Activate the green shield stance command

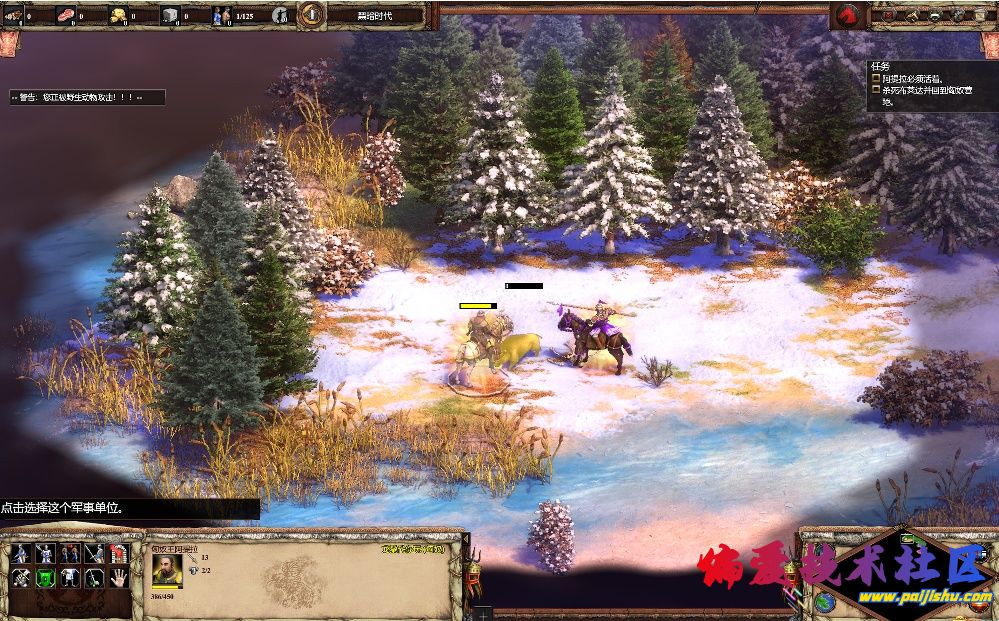click(x=44, y=578)
